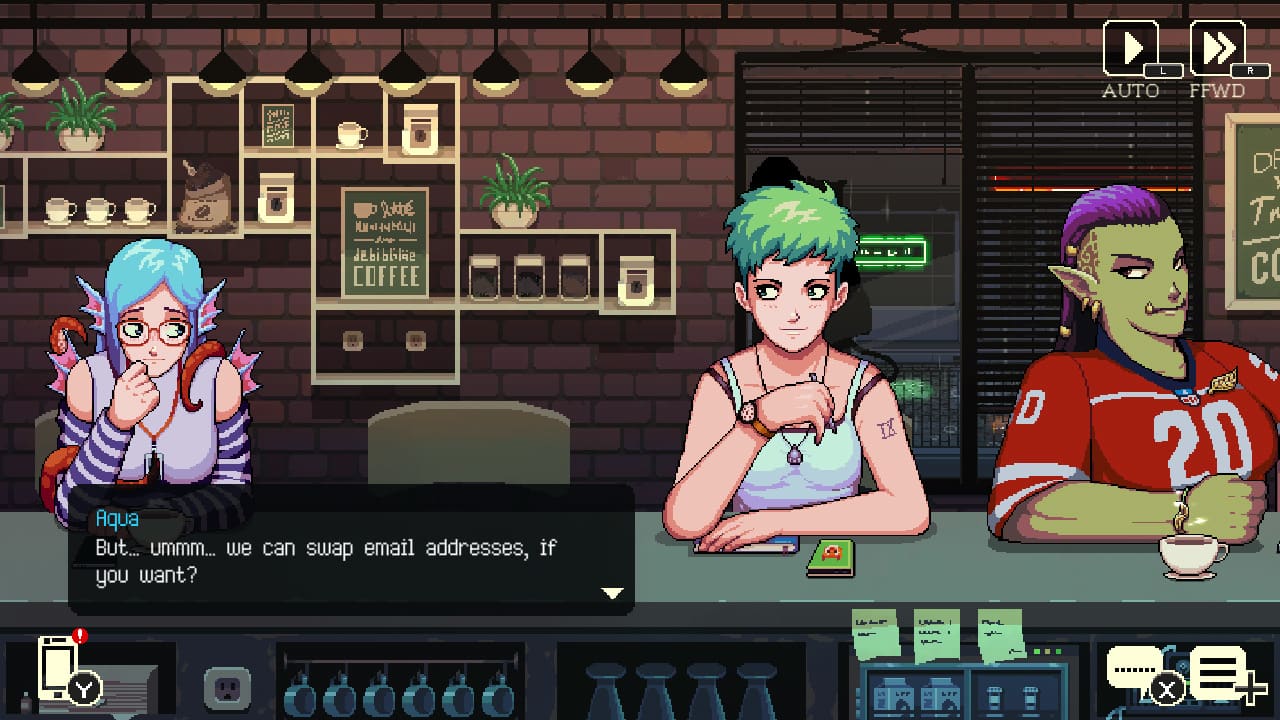Screen dimensions: 1280x720
Task: Open the phone via the Y icon
Action: [x=83, y=688]
